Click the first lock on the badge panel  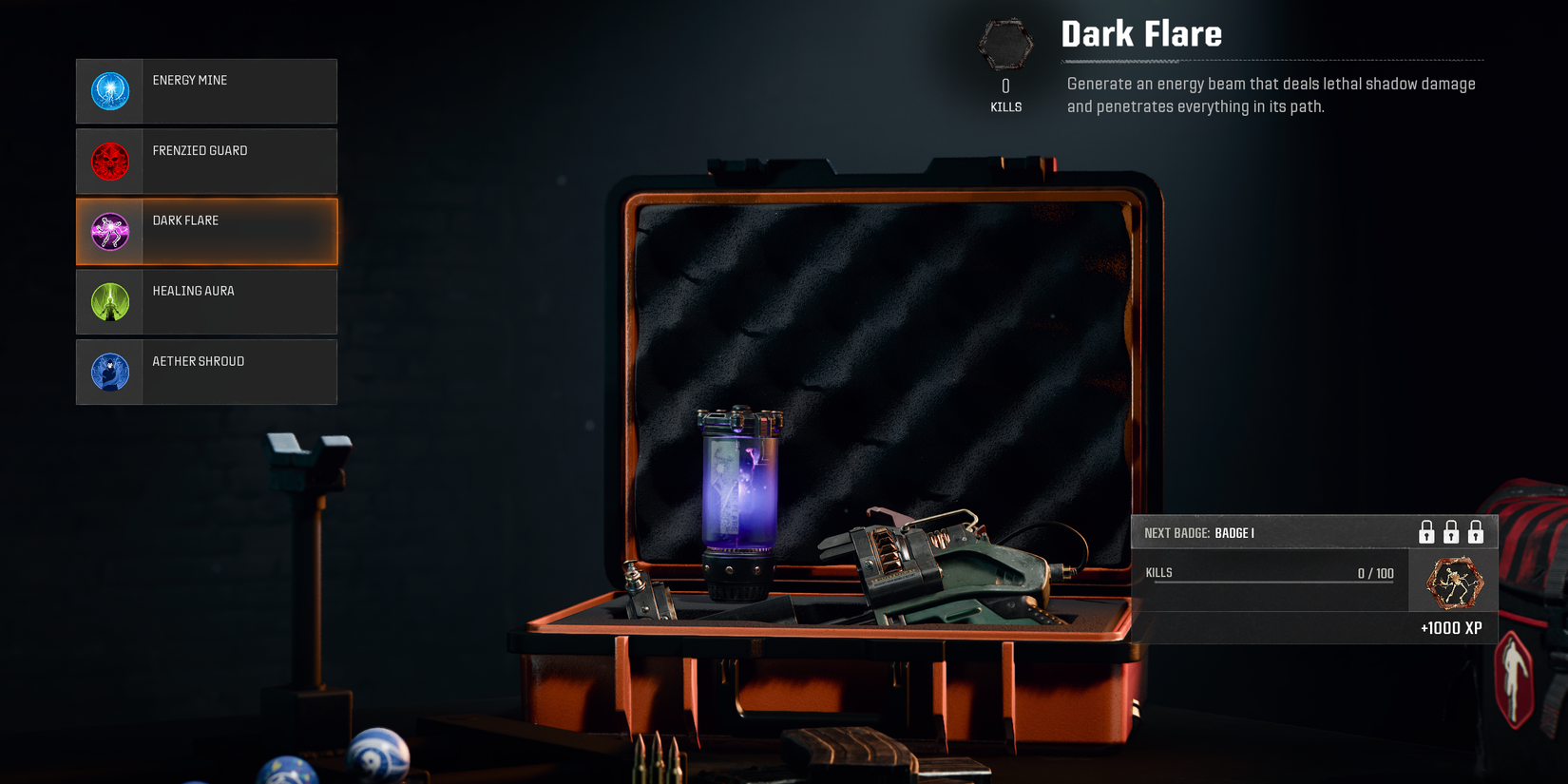tap(1426, 532)
